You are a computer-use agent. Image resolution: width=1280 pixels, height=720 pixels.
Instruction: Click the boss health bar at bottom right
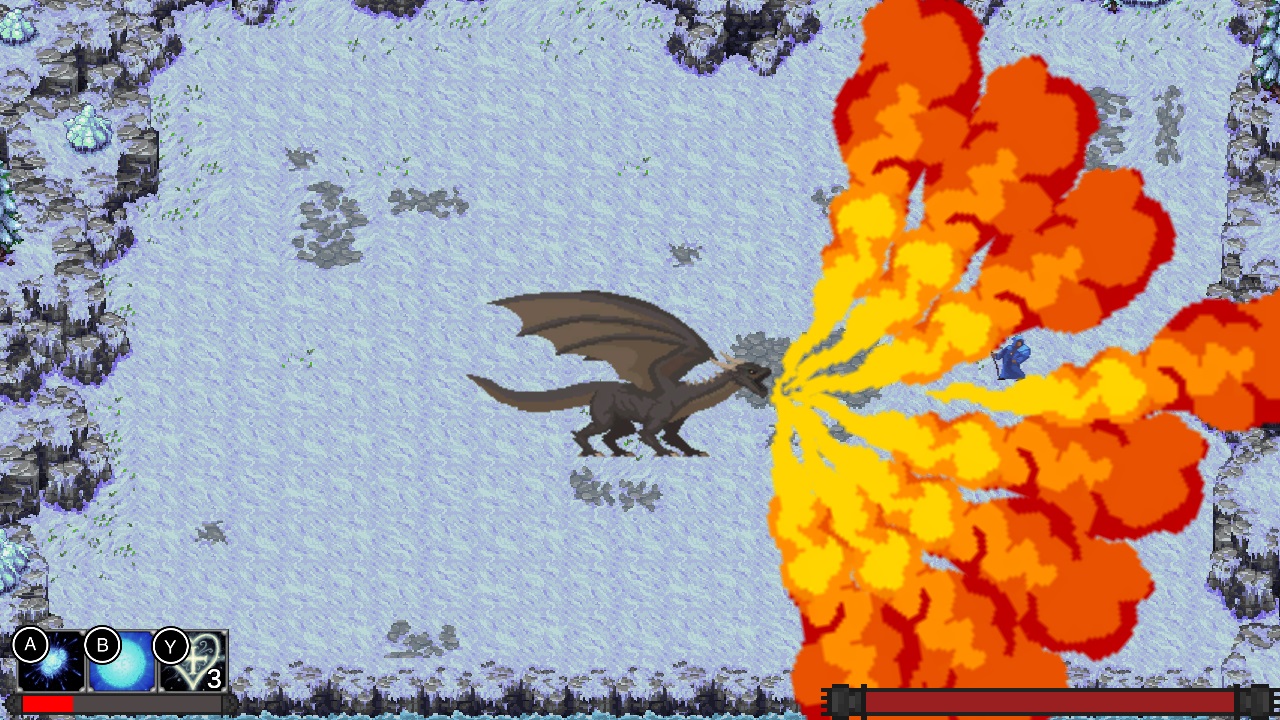pos(1050,701)
